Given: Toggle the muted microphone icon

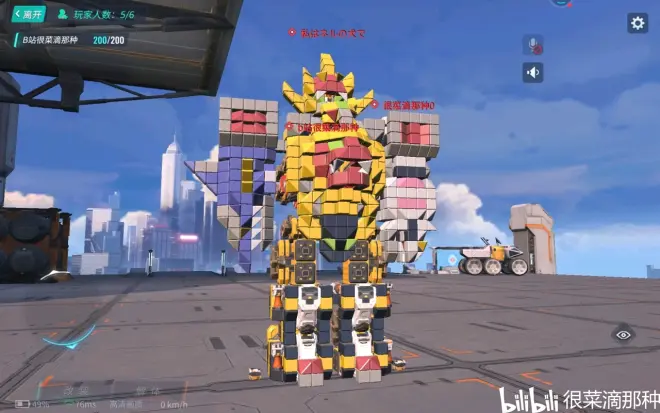Looking at the screenshot, I should pyautogui.click(x=533, y=45).
